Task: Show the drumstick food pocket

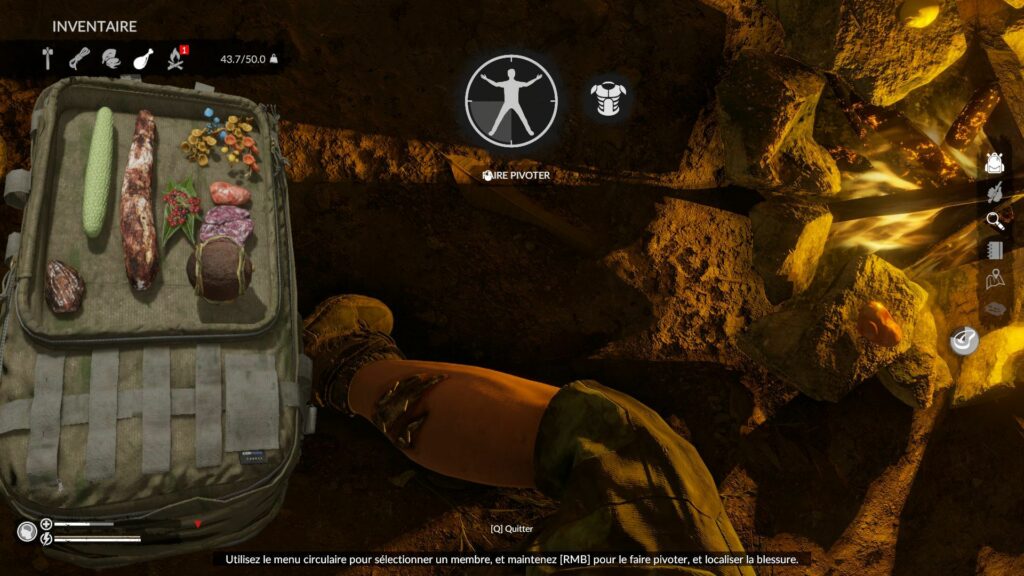Action: (142, 58)
